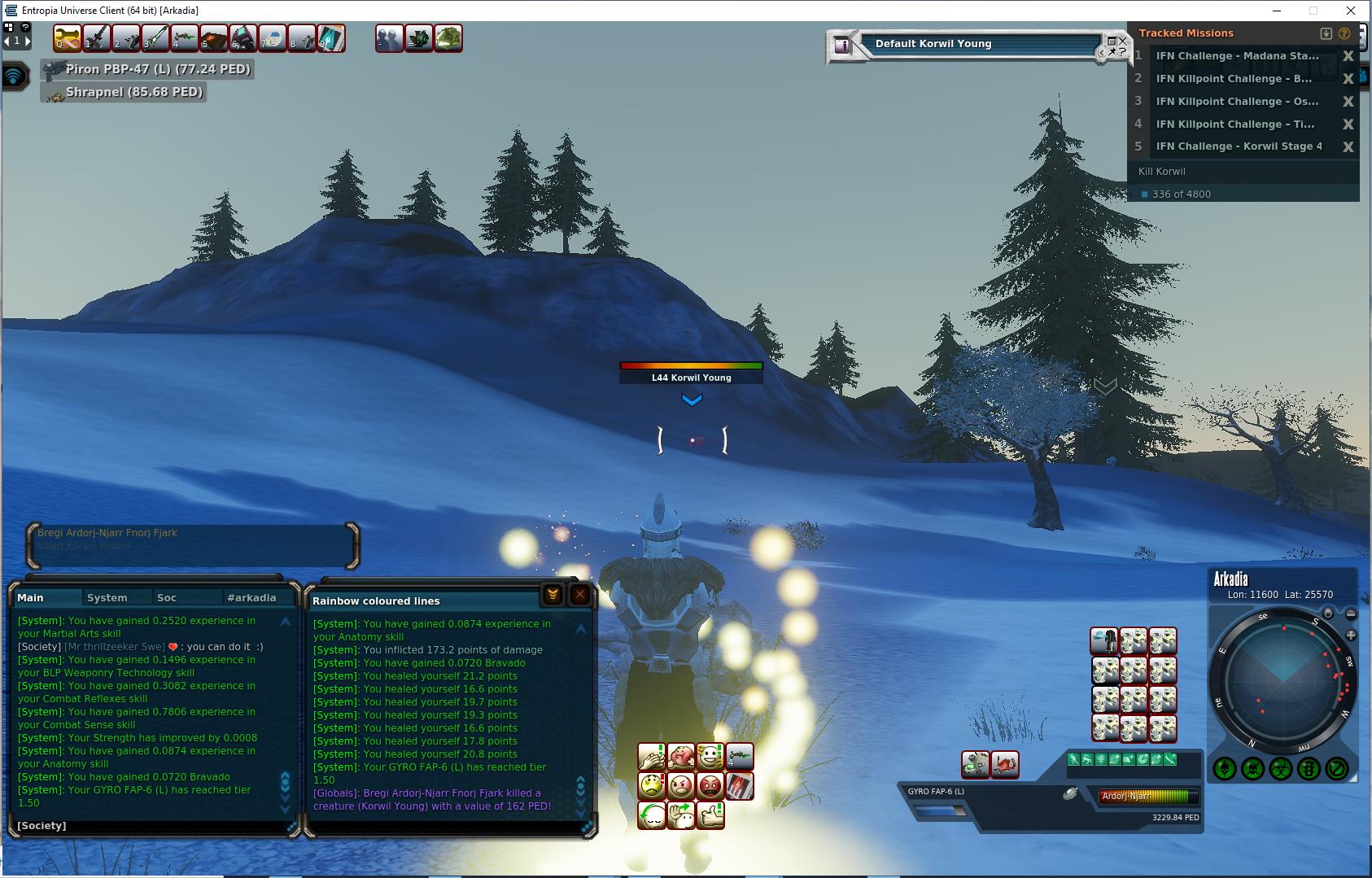The height and width of the screenshot is (878, 1372).
Task: Open the Soc chat tab
Action: coord(167,597)
